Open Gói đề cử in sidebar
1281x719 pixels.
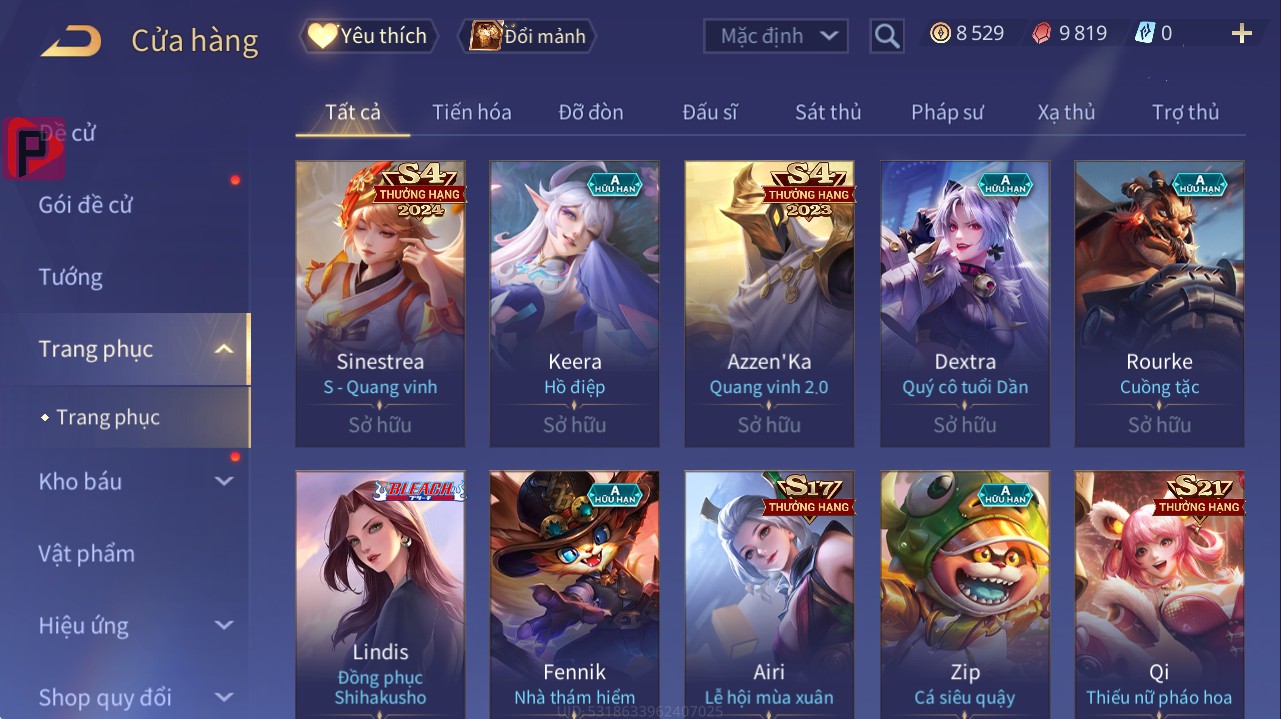[86, 205]
